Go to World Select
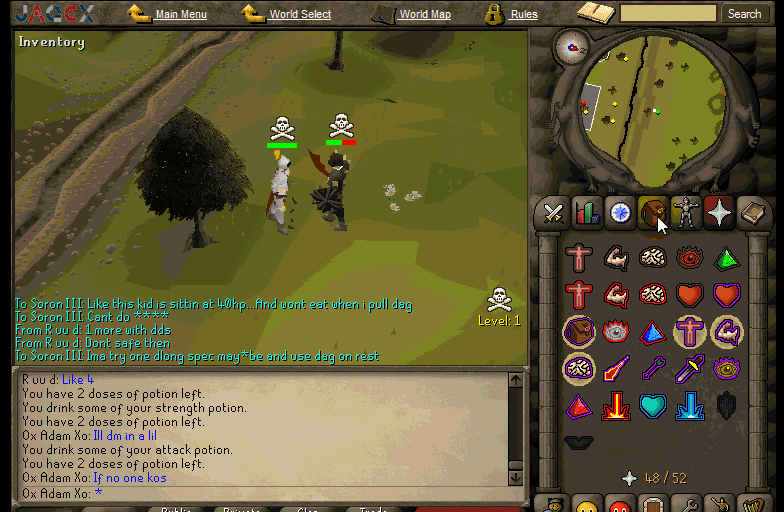The height and width of the screenshot is (512, 784). [300, 14]
